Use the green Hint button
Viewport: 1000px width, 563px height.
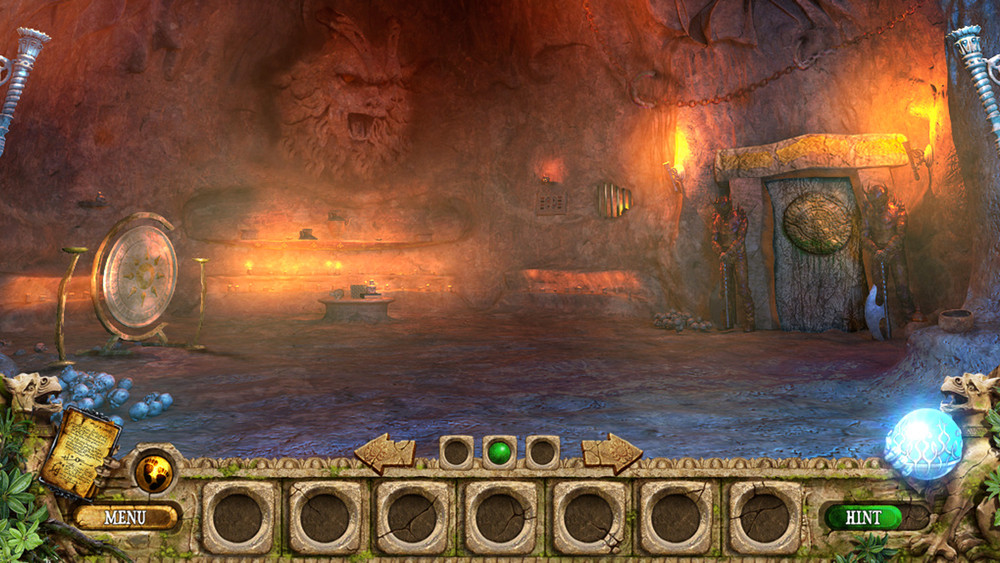pyautogui.click(x=862, y=517)
